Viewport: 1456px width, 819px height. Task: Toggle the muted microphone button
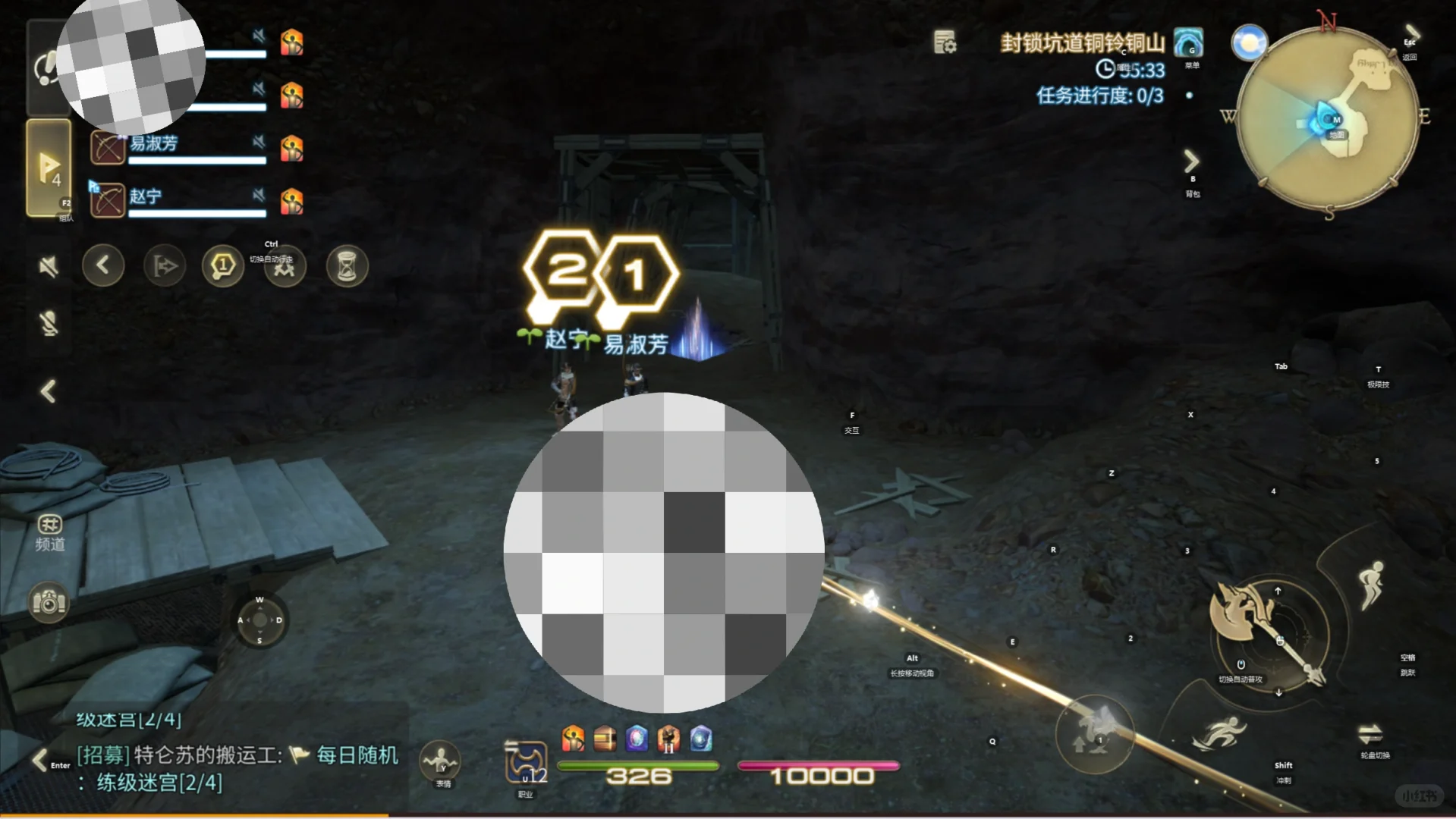pos(49,324)
